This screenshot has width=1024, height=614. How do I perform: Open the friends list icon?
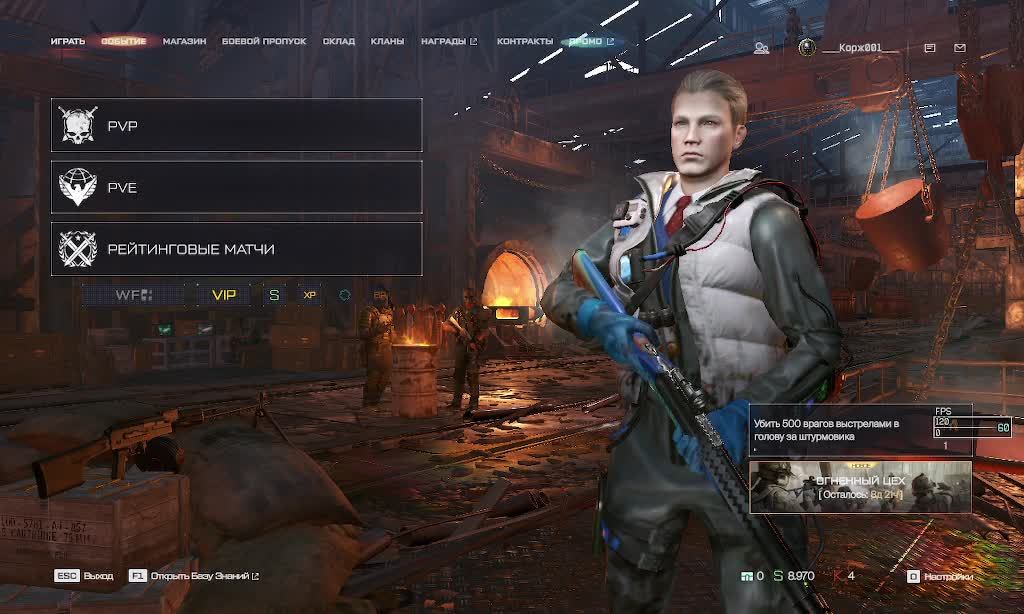tap(762, 47)
